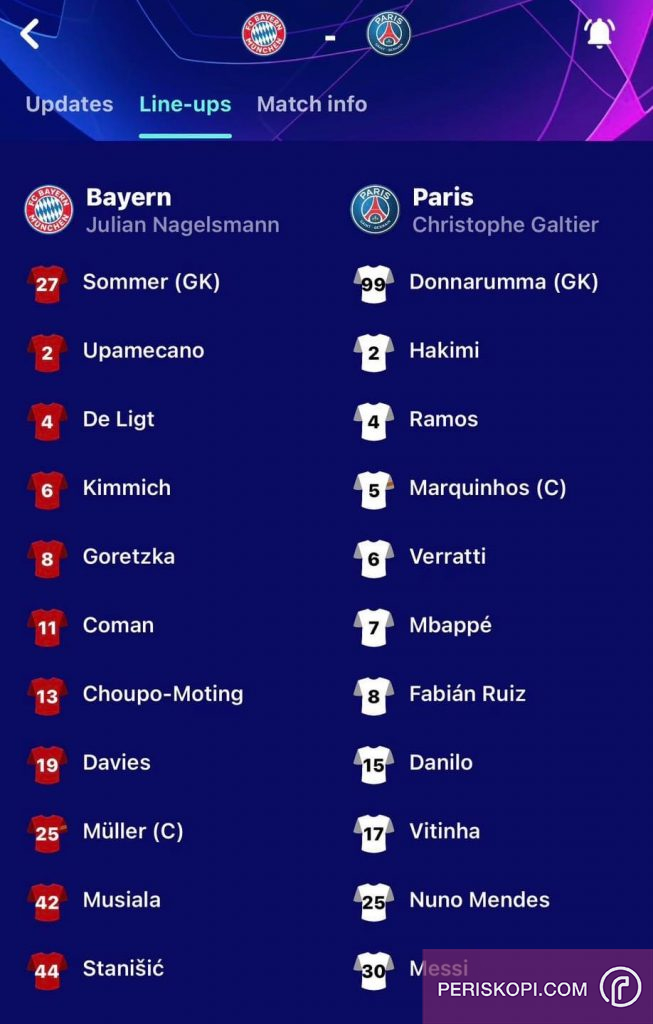Open Kimmich player profile

coord(126,488)
